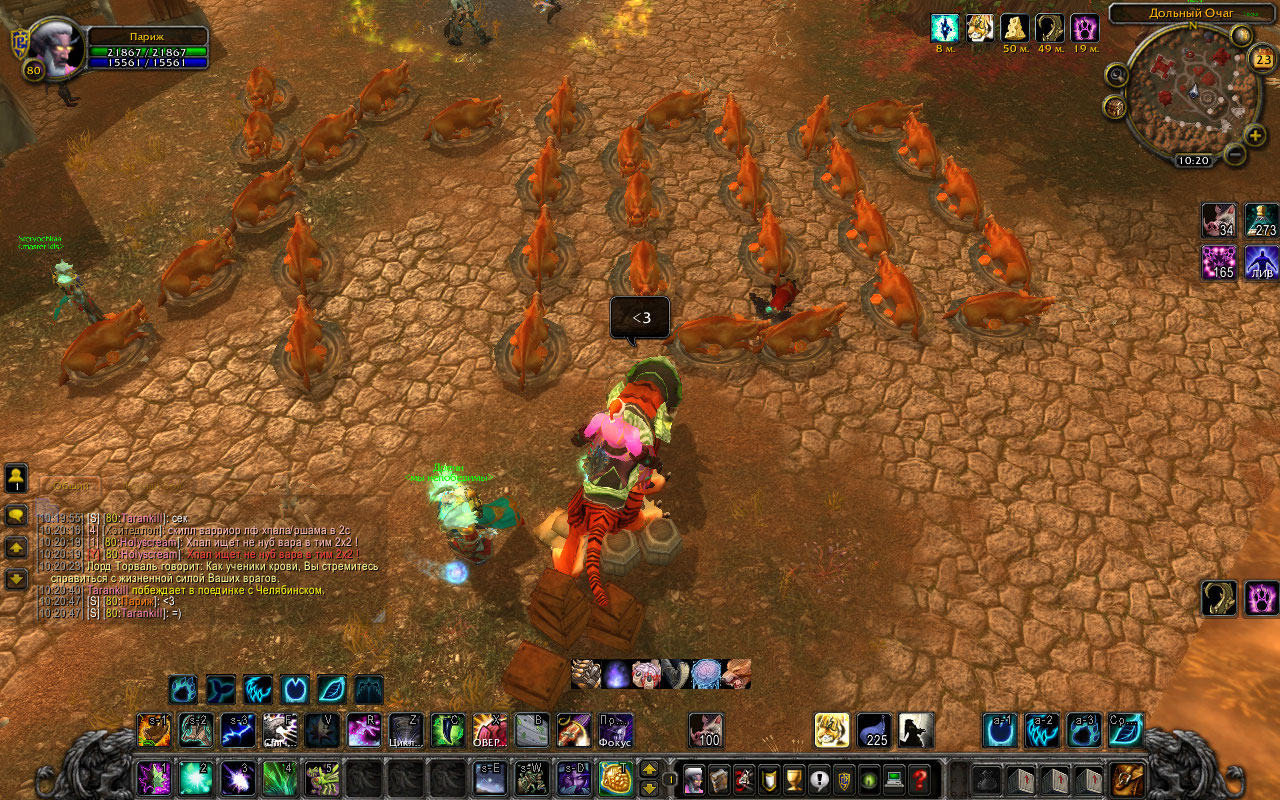Image resolution: width=1280 pixels, height=800 pixels.
Task: Click the cheese buff icon with 50 m.
Action: [1016, 28]
